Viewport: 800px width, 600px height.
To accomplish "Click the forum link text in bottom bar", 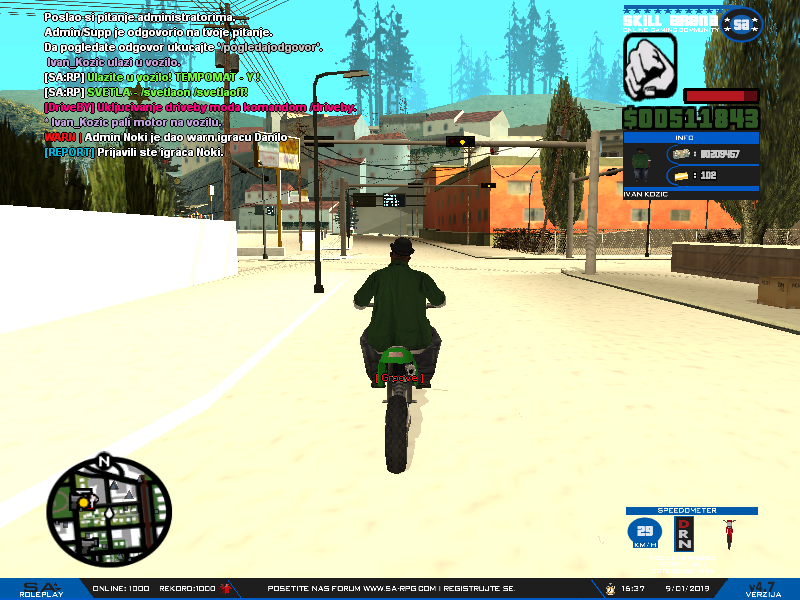I will [392, 588].
